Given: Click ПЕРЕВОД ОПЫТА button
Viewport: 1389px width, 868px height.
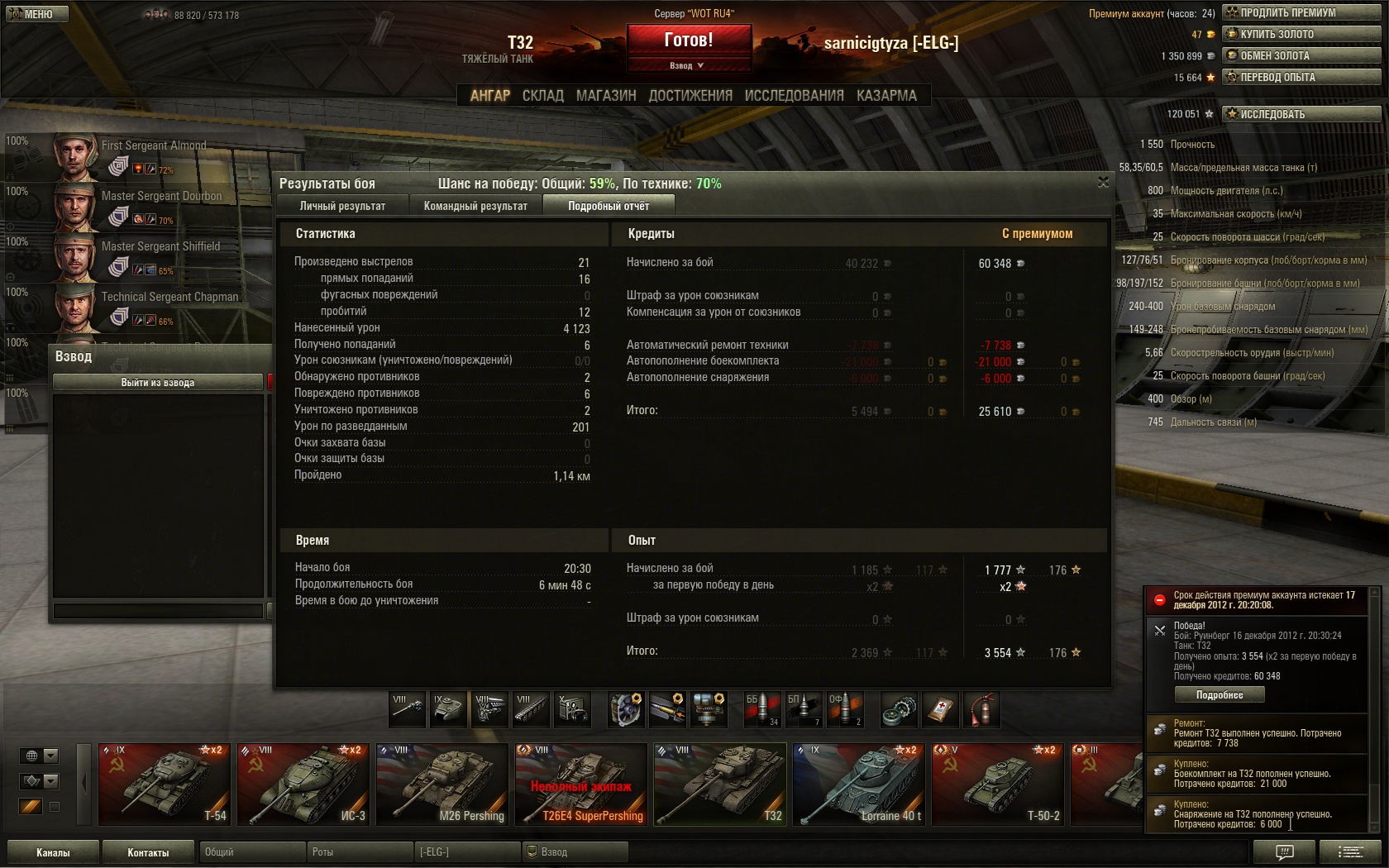Looking at the screenshot, I should (x=1301, y=77).
